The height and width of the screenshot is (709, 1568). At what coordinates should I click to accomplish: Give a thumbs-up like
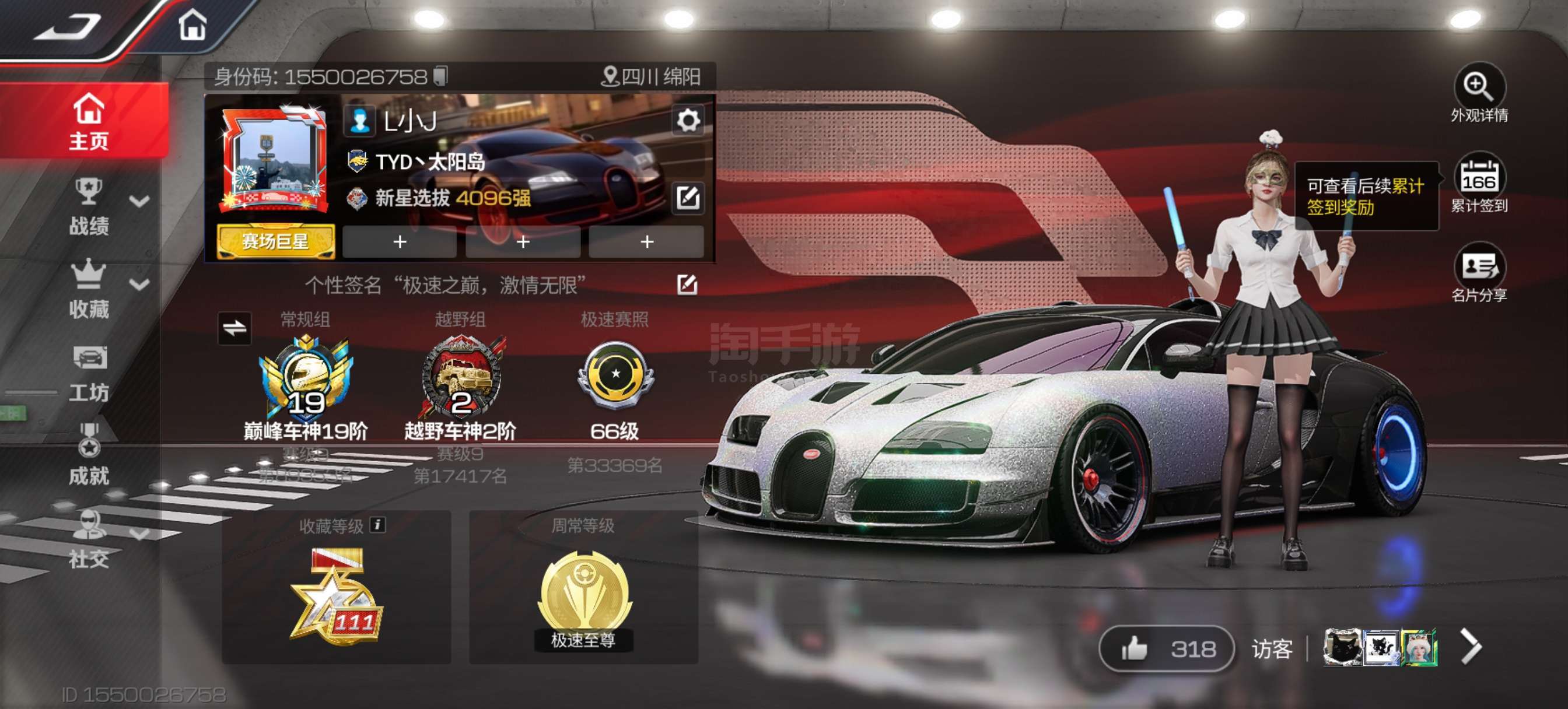(1135, 649)
